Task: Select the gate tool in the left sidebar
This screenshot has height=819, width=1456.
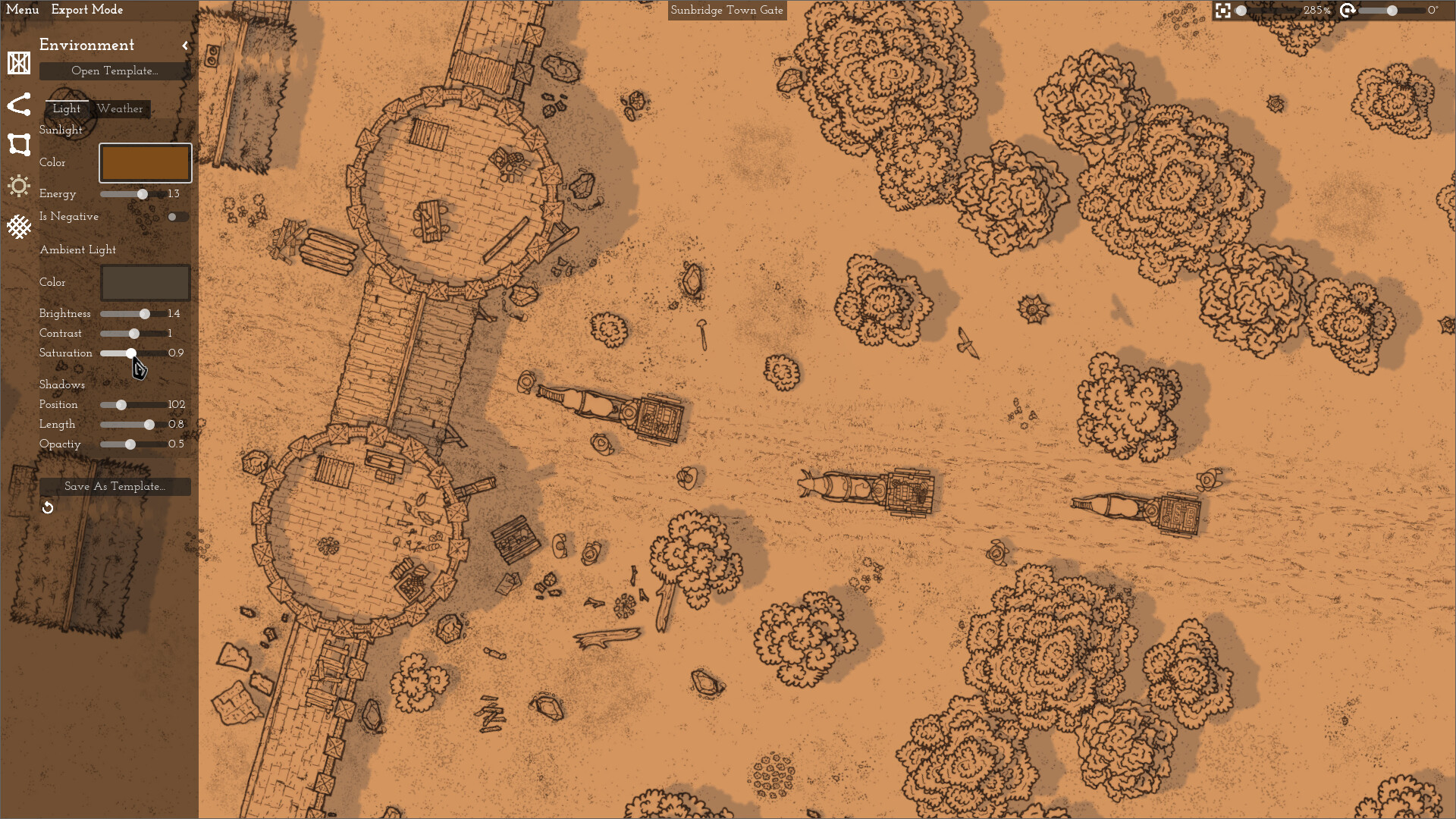Action: coord(18,64)
